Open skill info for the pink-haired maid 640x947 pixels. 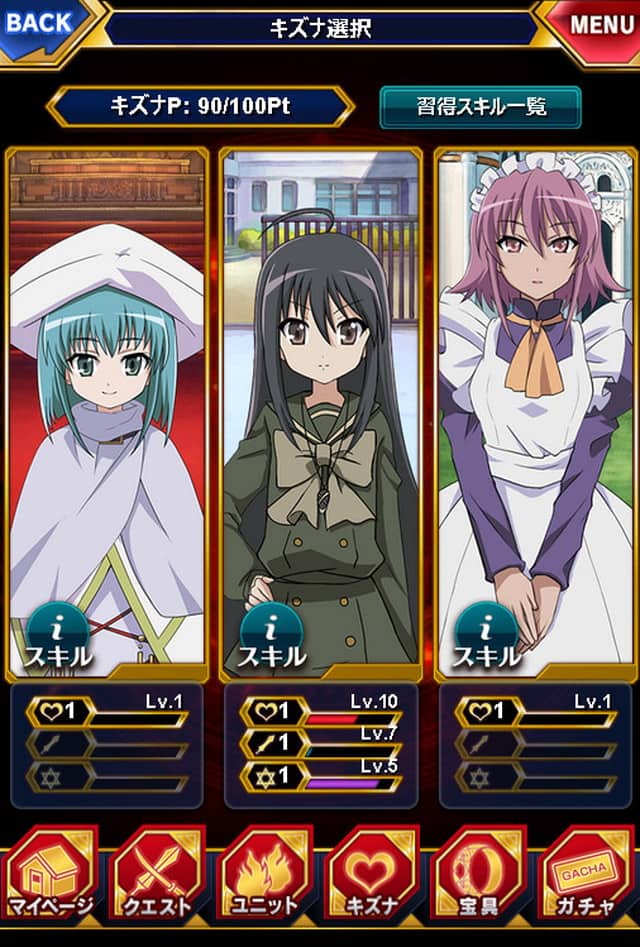(487, 638)
